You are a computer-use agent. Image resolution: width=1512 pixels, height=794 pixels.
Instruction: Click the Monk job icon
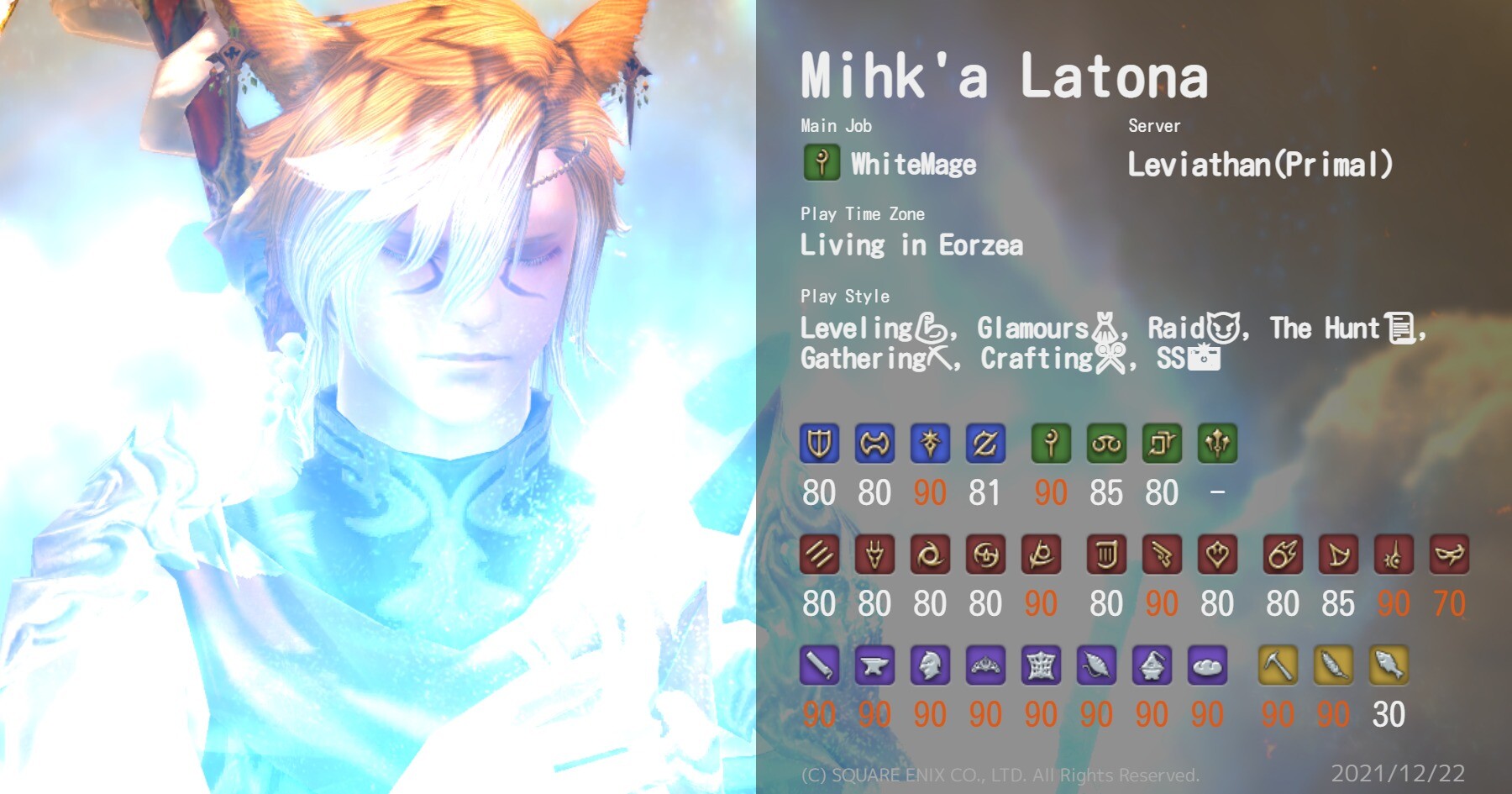point(819,555)
